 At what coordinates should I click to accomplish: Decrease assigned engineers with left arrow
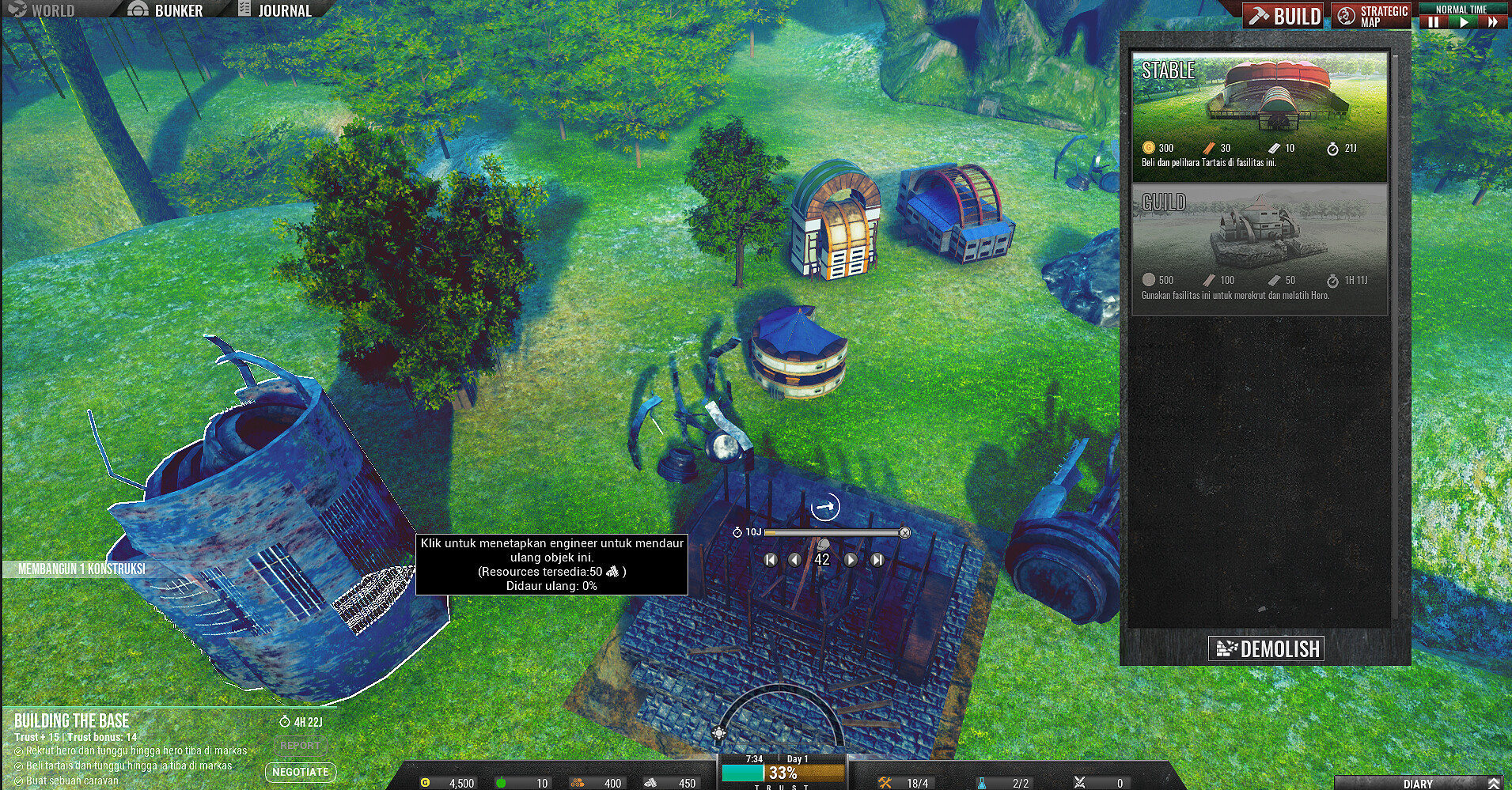[795, 561]
